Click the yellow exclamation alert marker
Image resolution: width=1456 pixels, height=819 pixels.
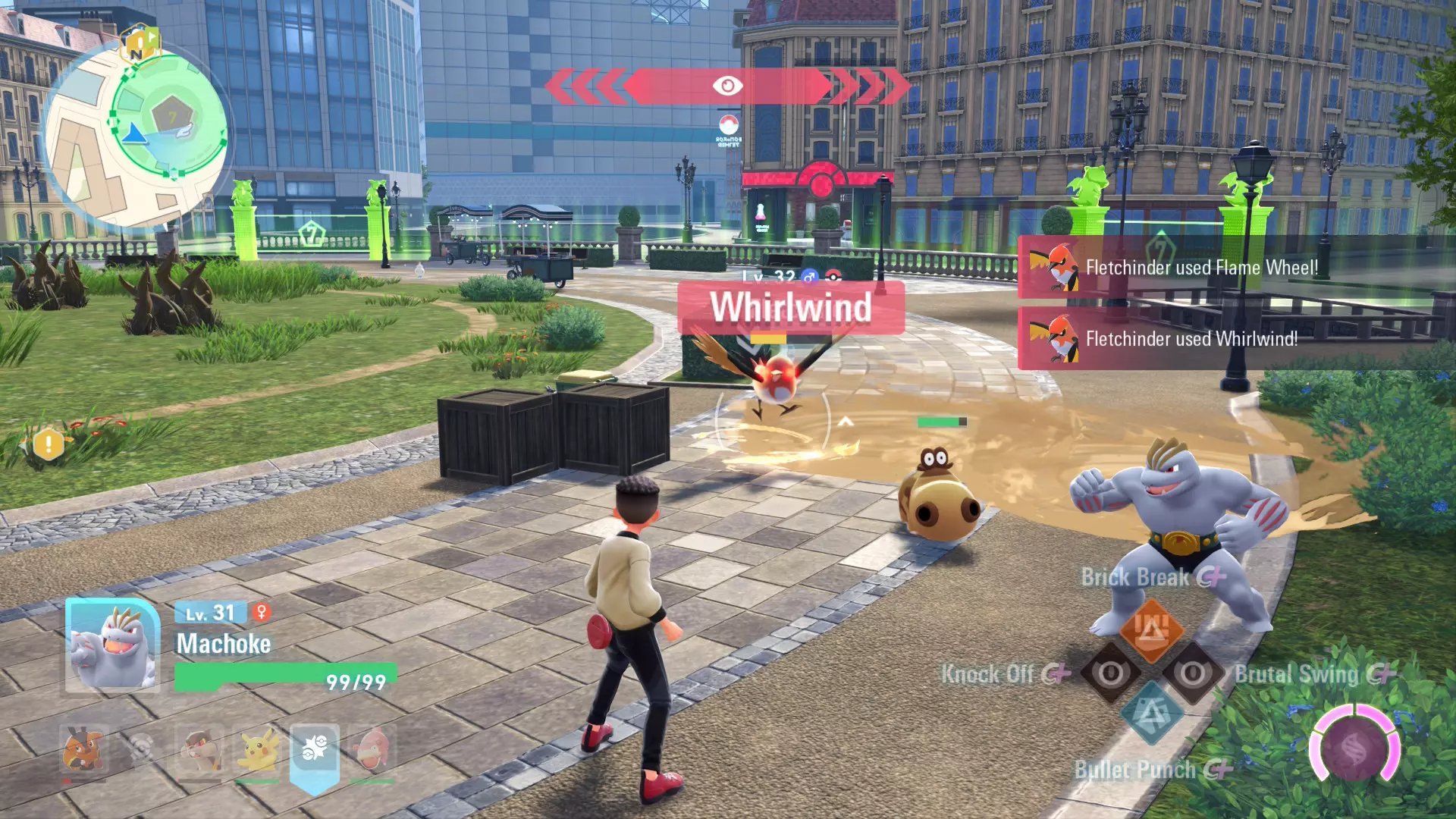[49, 444]
